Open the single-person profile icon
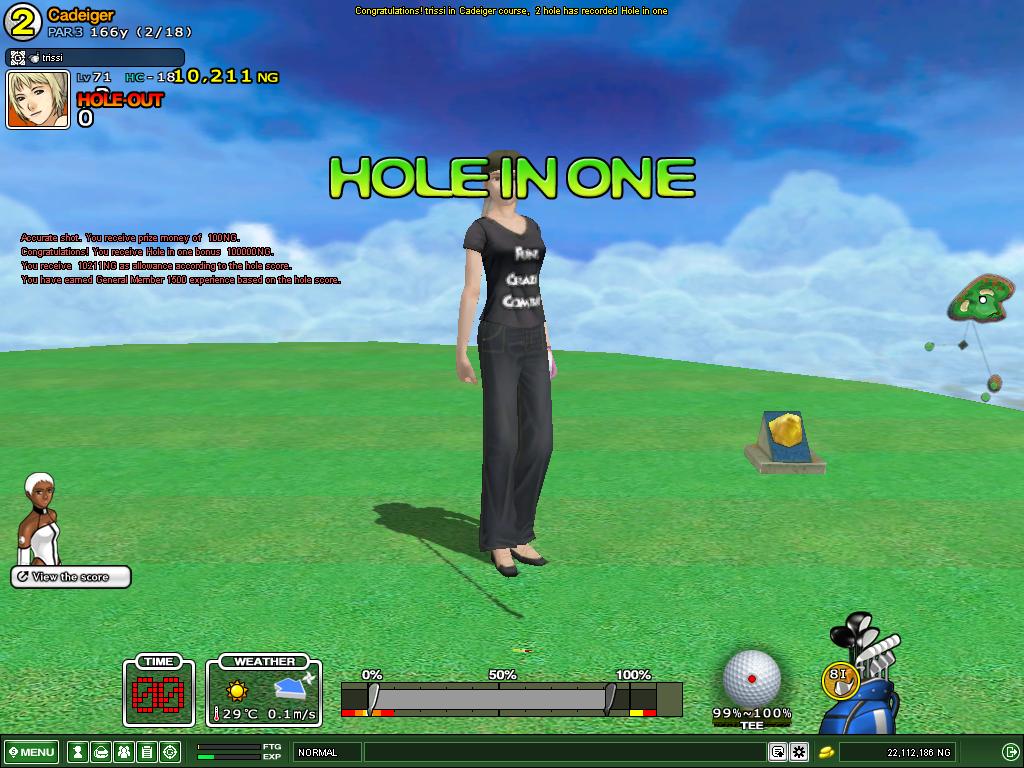Viewport: 1024px width, 768px height. tap(76, 752)
